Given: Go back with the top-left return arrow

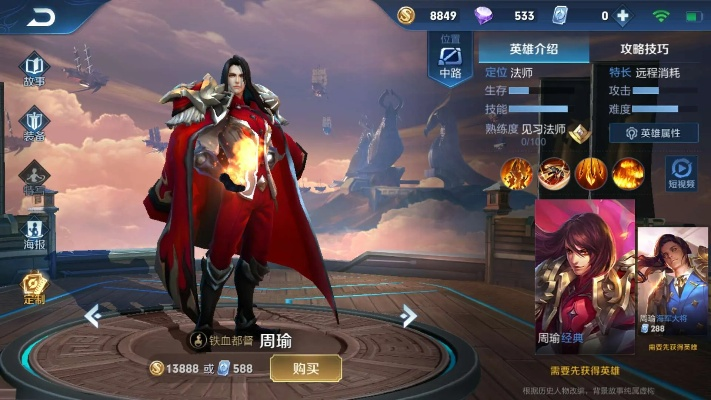Looking at the screenshot, I should [40, 17].
